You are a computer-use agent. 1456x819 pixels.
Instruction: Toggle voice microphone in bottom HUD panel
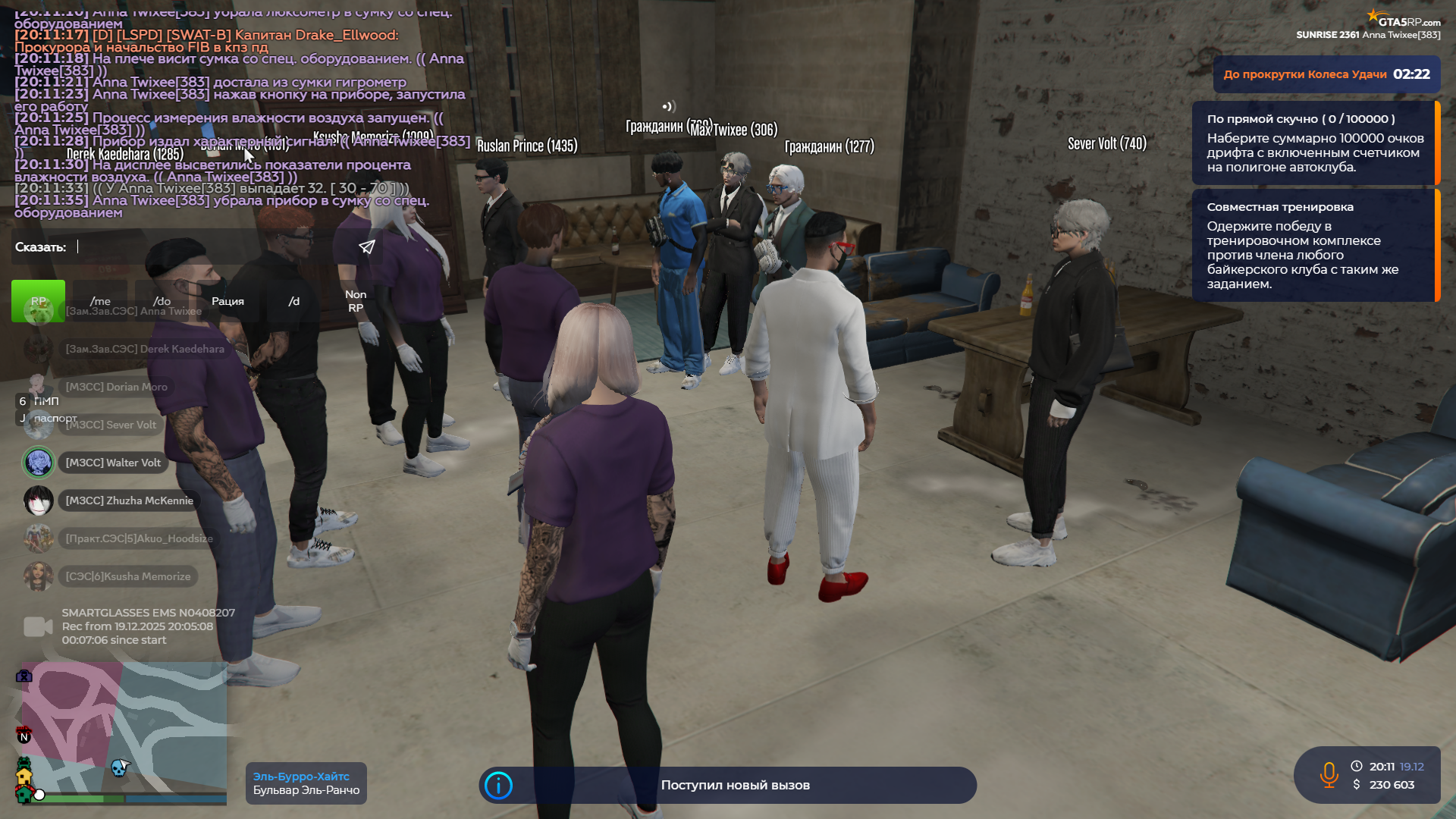1329,775
